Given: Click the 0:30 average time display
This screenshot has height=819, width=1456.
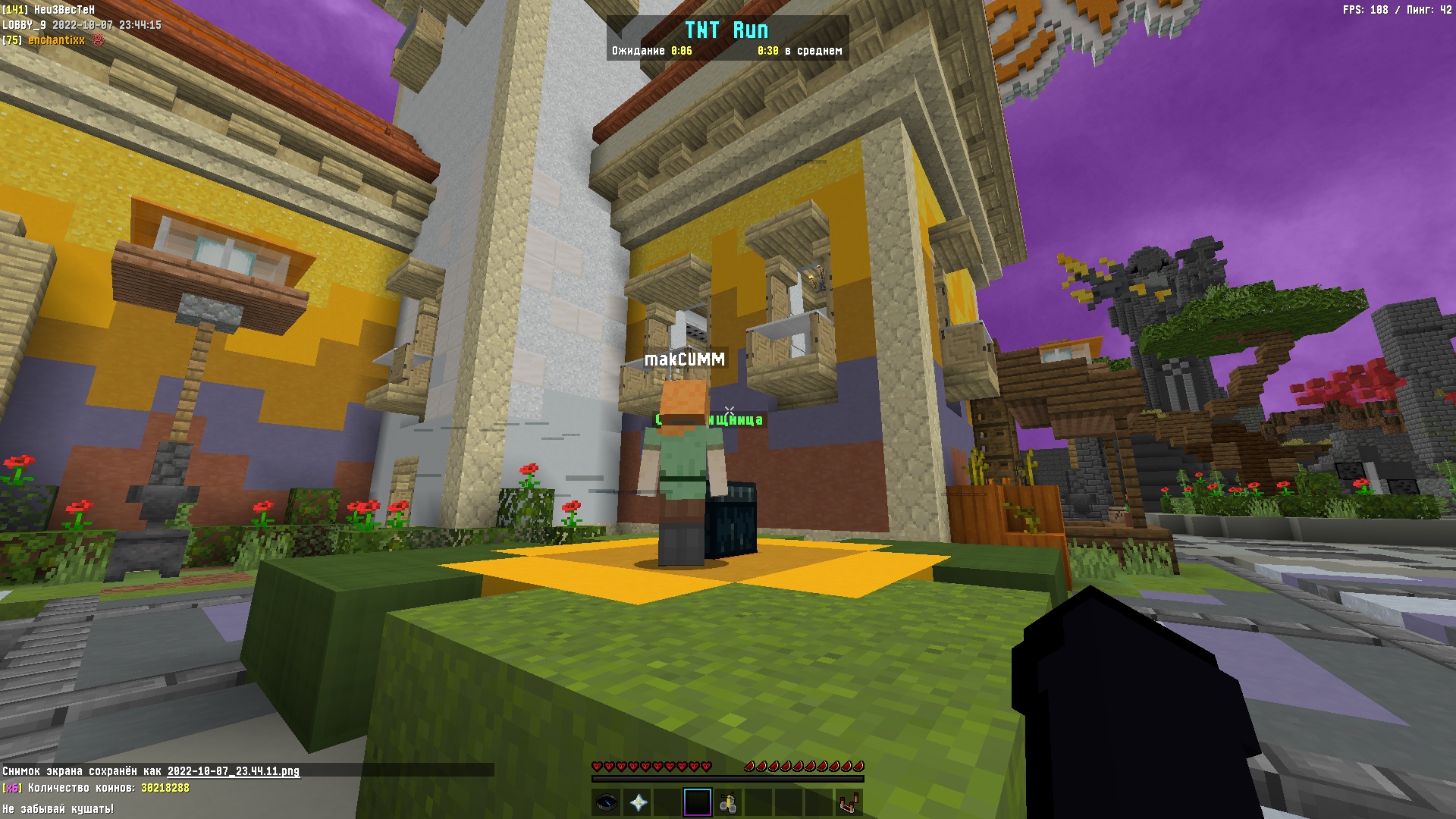Looking at the screenshot, I should pyautogui.click(x=767, y=51).
